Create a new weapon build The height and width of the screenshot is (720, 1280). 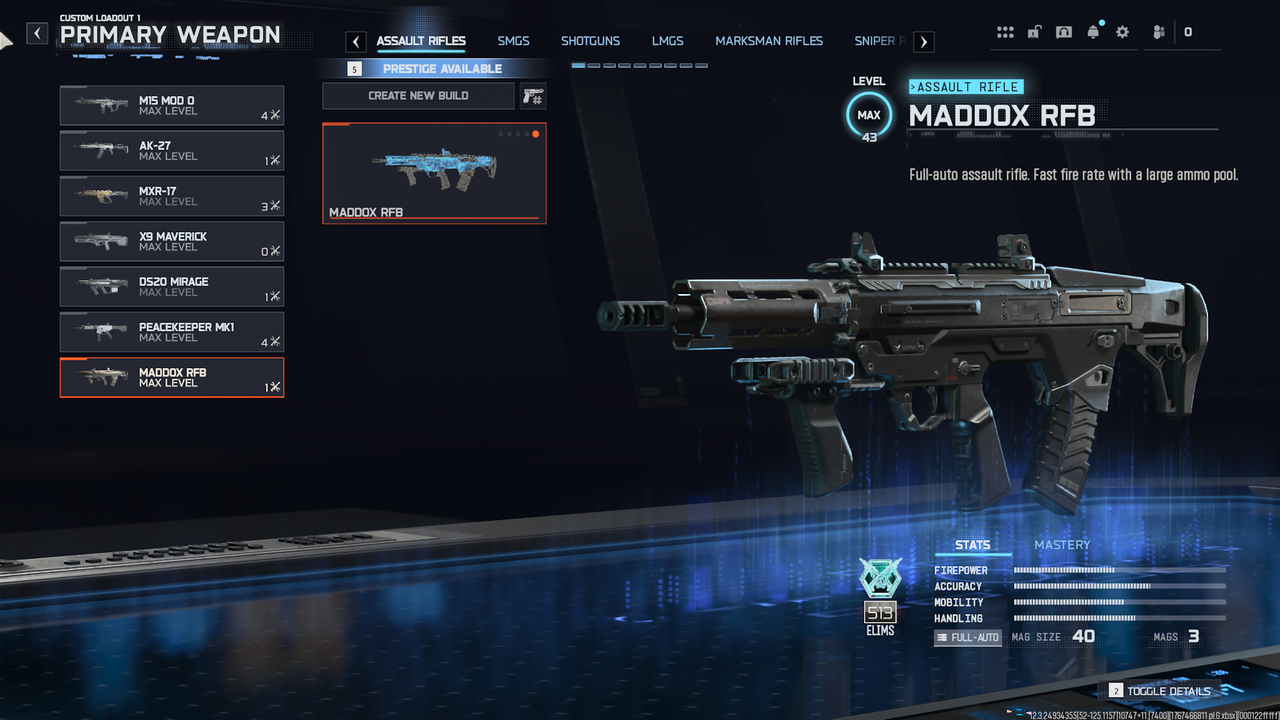tap(418, 96)
